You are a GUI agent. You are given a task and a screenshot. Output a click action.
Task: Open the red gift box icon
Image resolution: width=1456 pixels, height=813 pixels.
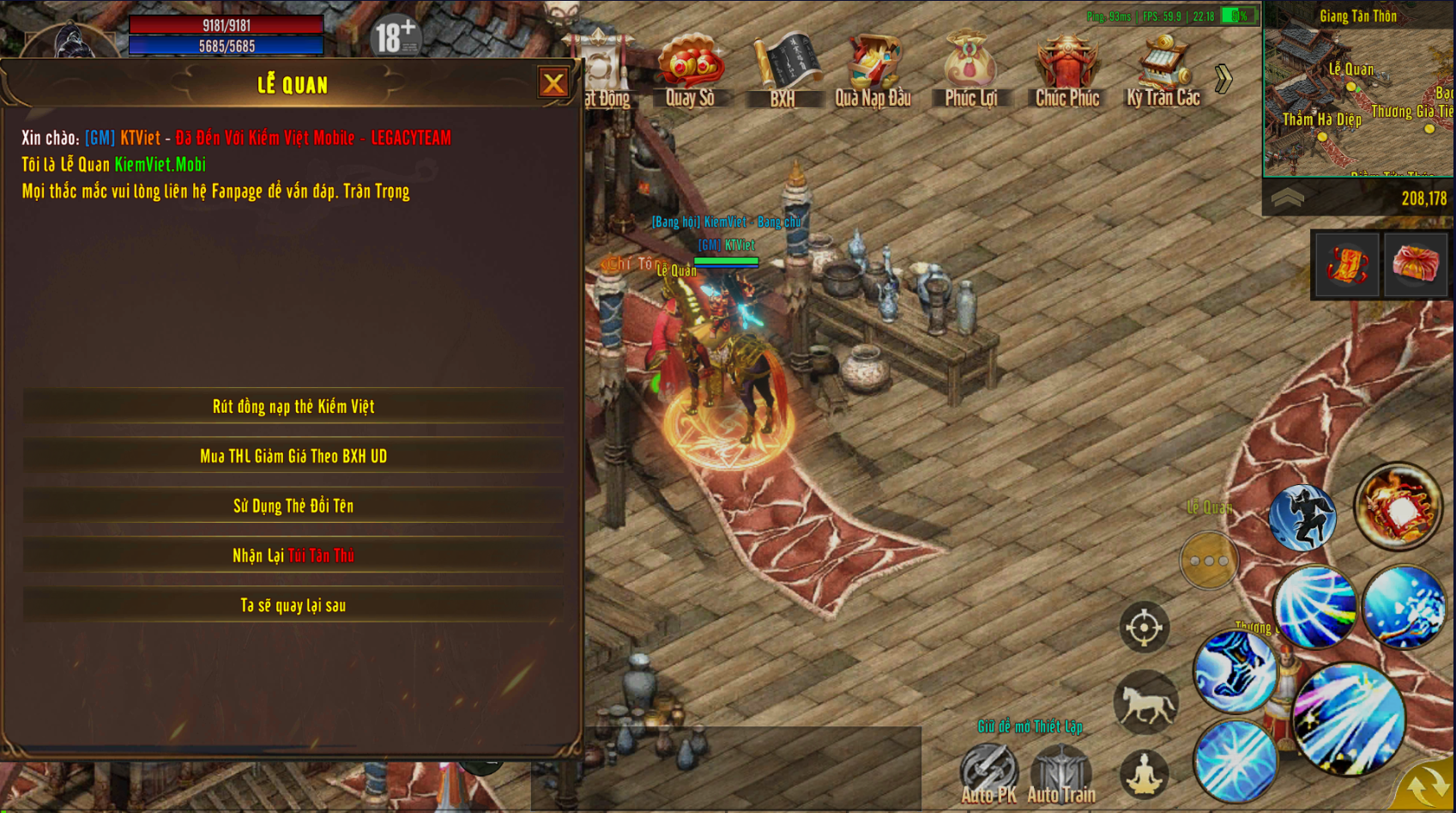(1416, 264)
